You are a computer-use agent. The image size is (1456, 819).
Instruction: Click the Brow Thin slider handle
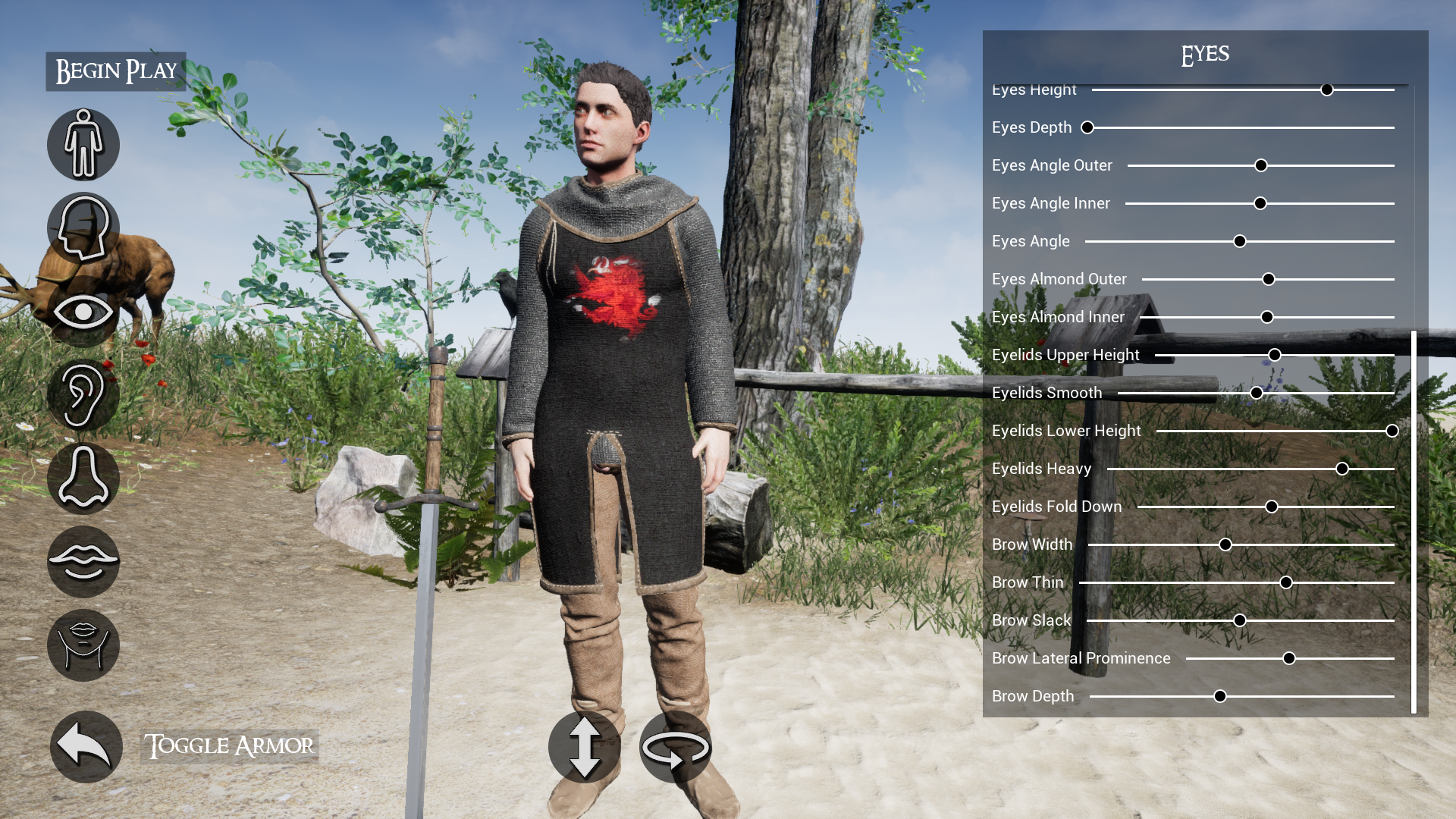click(x=1286, y=582)
